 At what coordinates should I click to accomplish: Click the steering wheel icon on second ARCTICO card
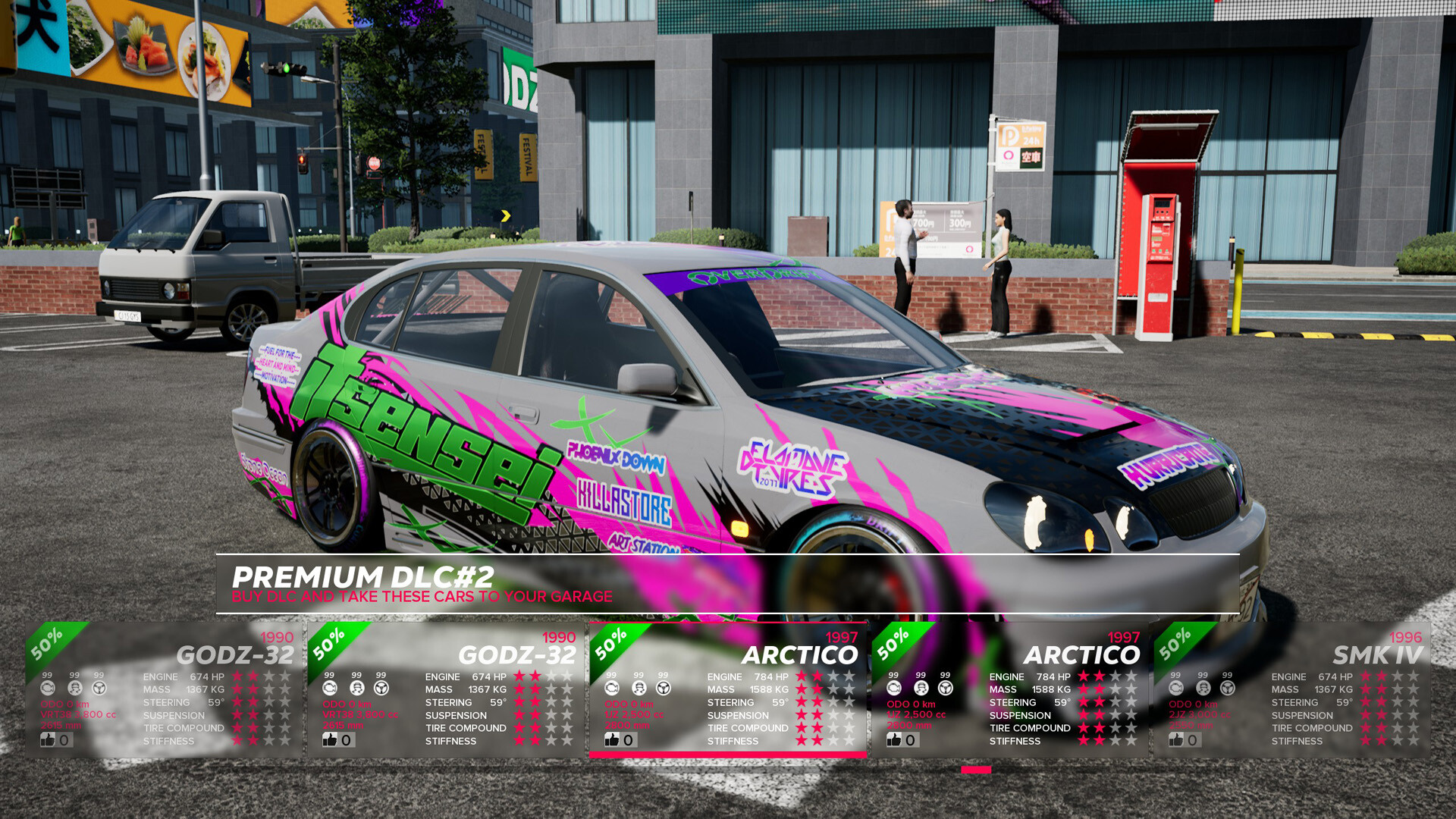click(x=944, y=689)
